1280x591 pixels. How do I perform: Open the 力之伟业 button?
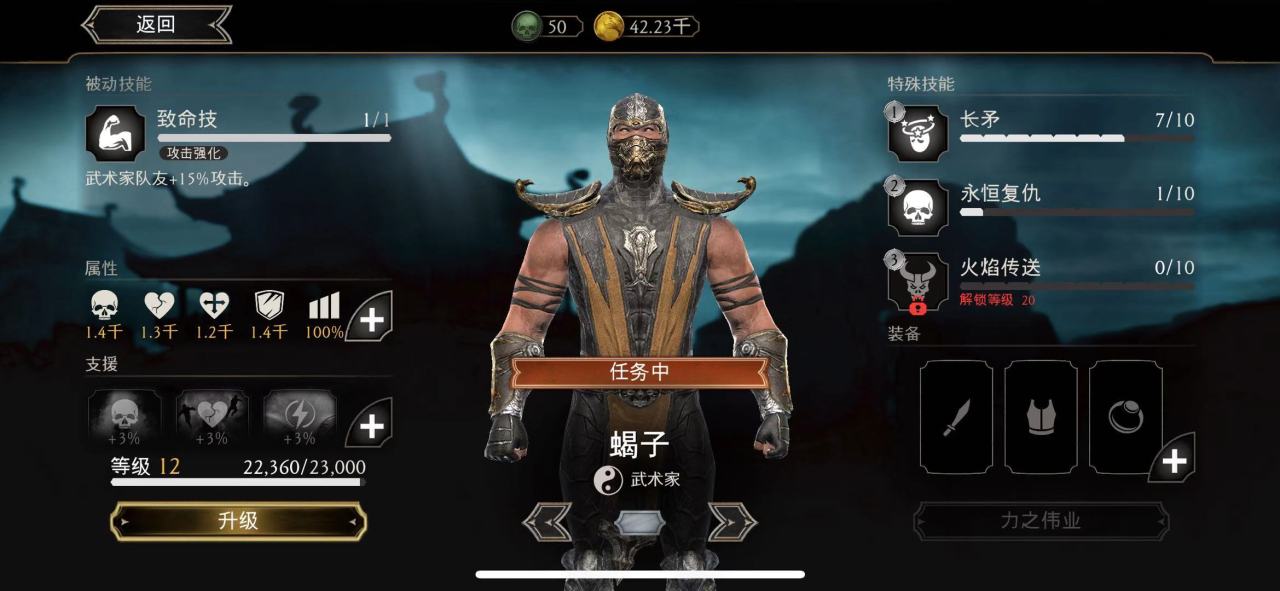tap(1040, 521)
